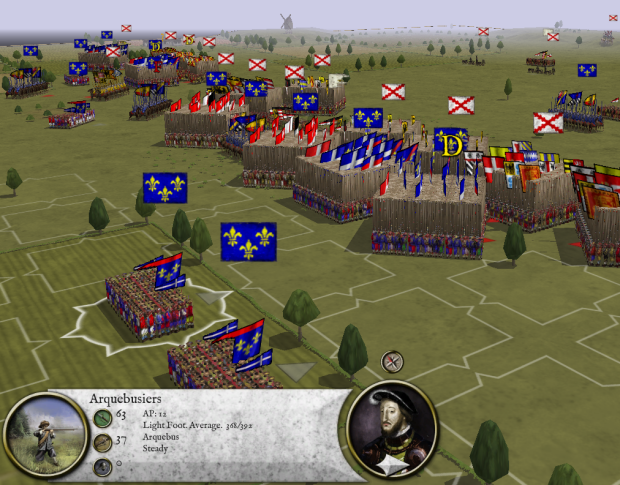This screenshot has width=620, height=485.
Task: Click the small round crossed-swords button
Action: [392, 361]
